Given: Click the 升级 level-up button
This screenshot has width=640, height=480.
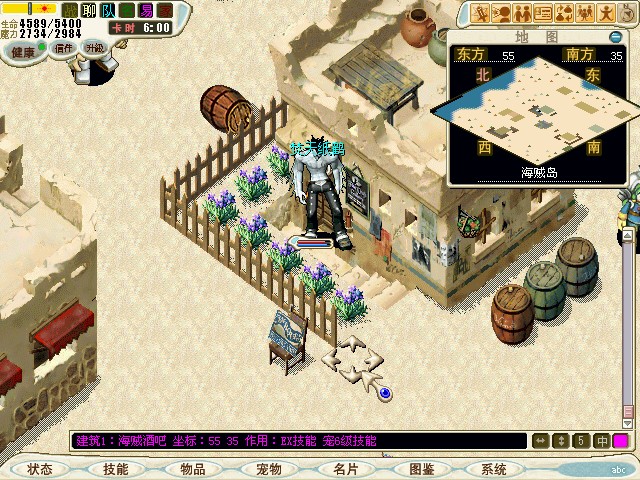Looking at the screenshot, I should tap(94, 47).
